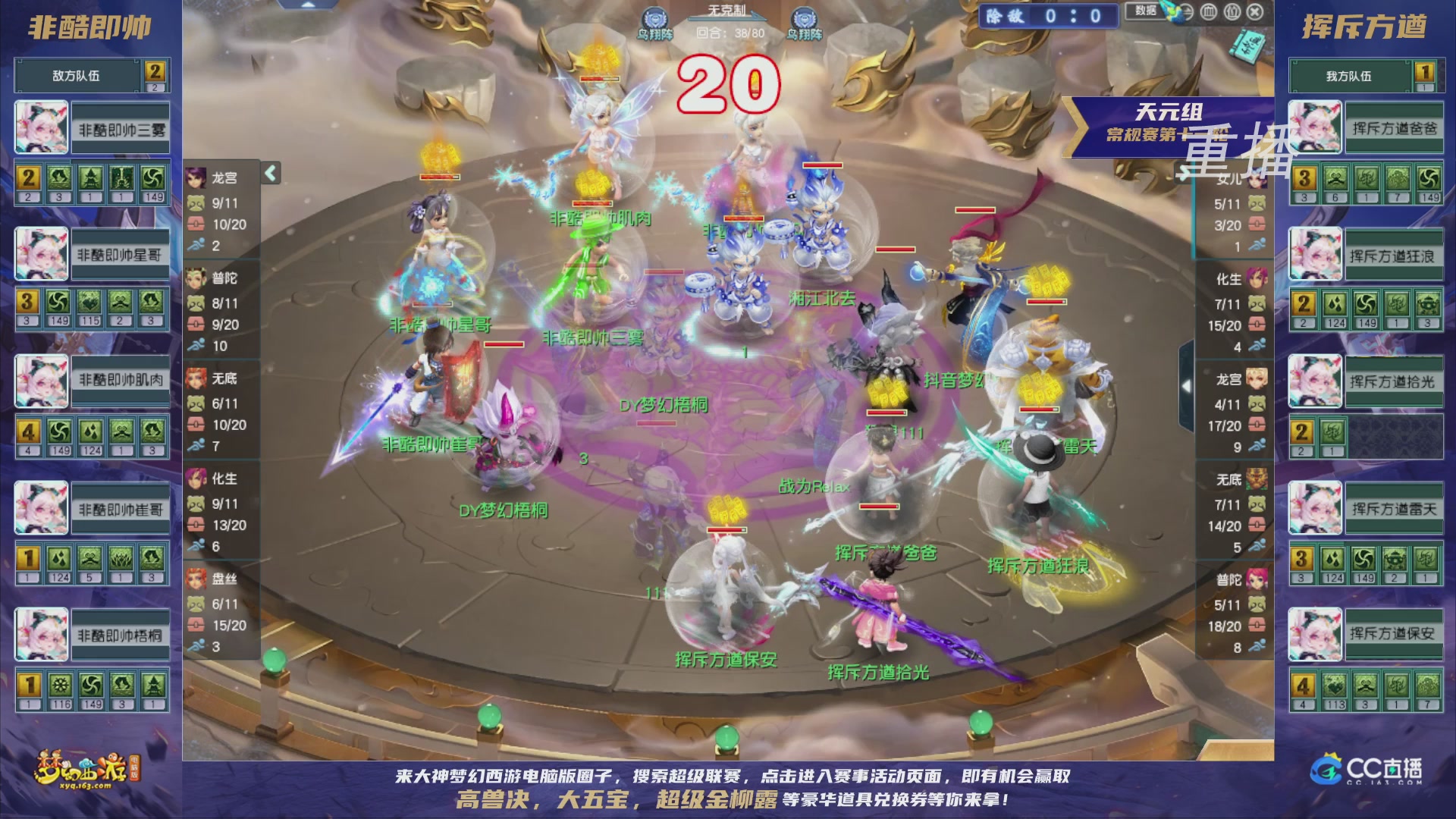1456x819 pixels.
Task: Collapse the left status panel with the chevron
Action: [x=269, y=173]
